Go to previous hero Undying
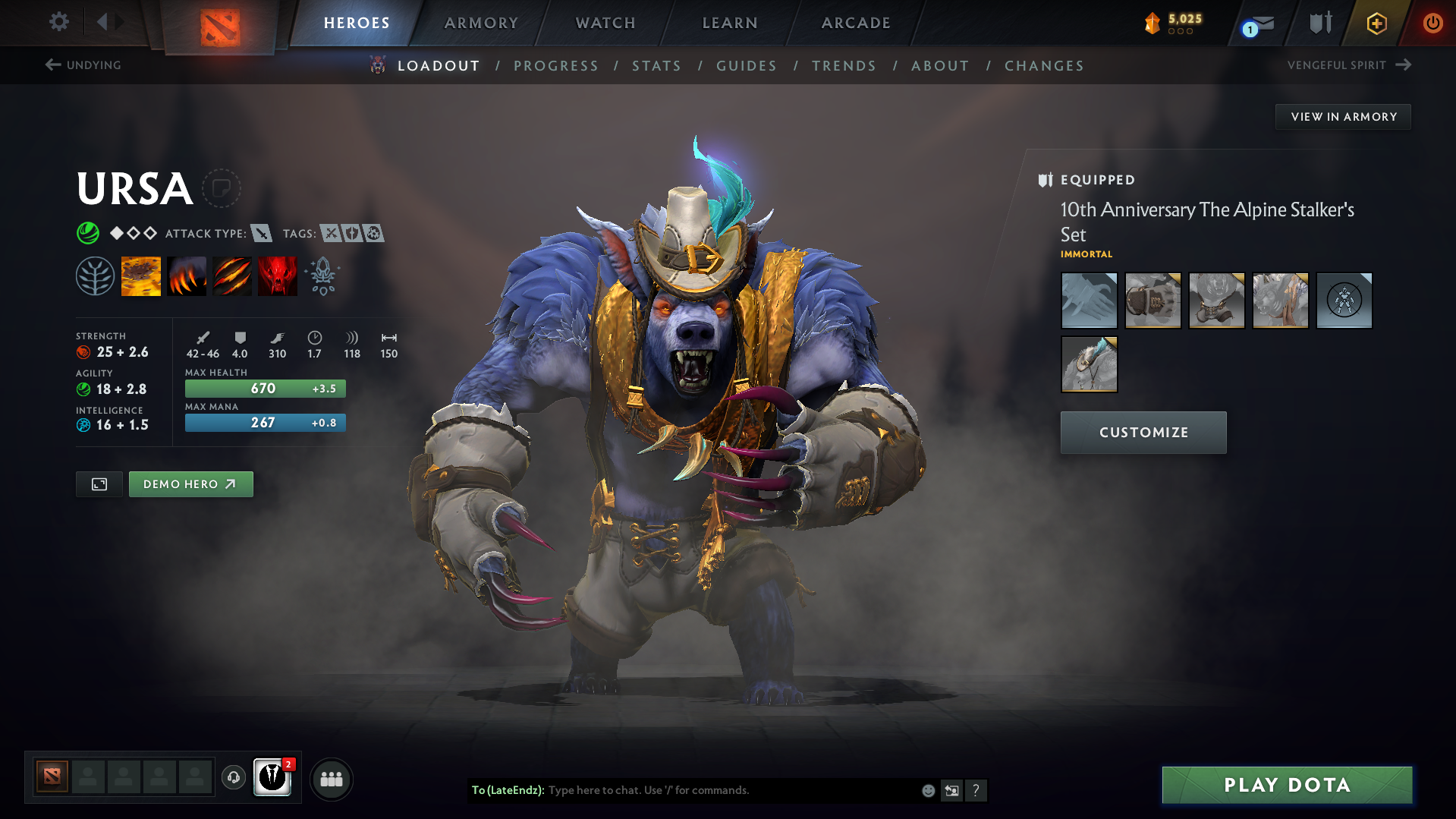This screenshot has height=819, width=1456. tap(83, 65)
